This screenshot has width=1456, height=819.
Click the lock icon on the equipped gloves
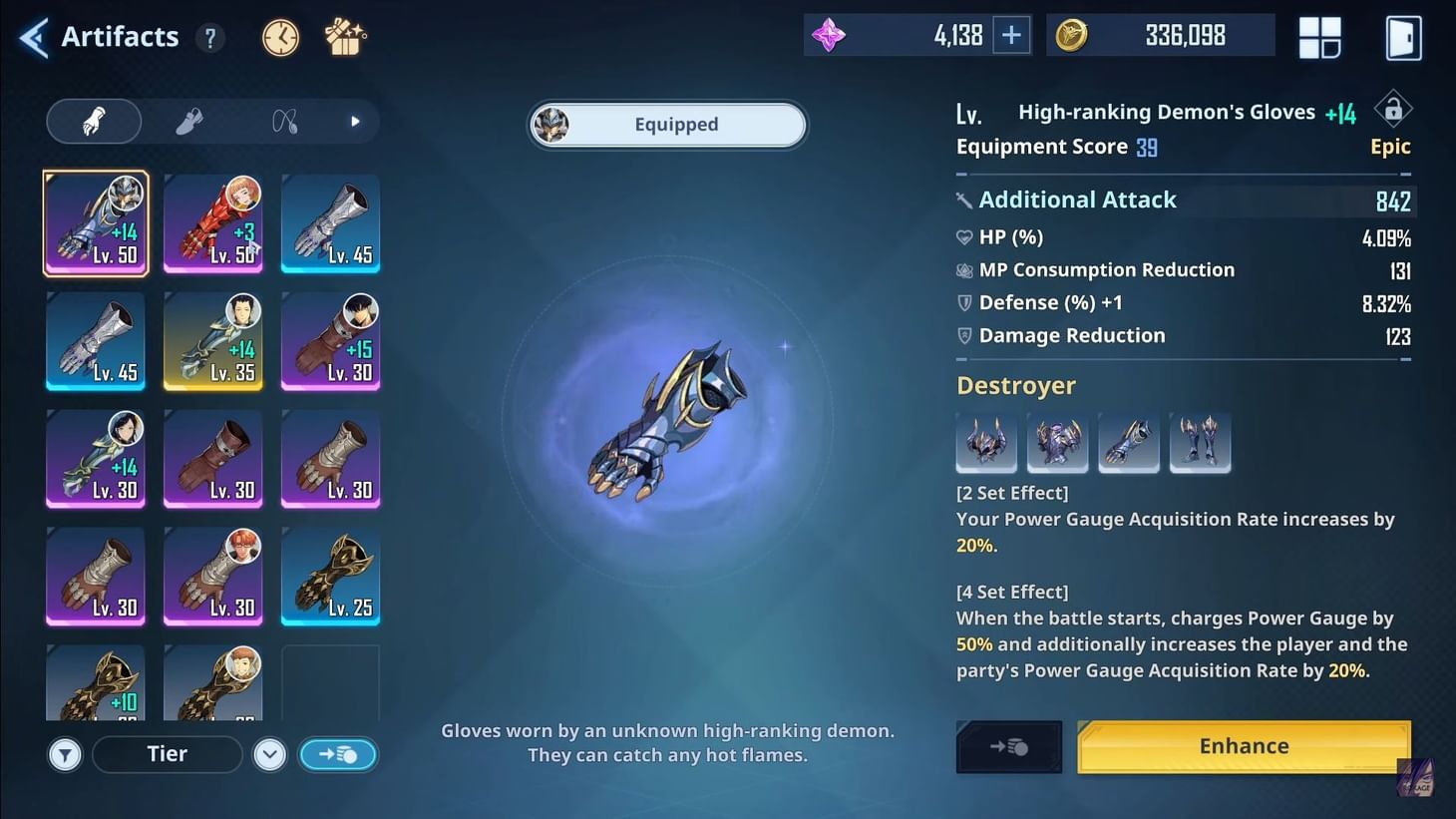click(1393, 108)
